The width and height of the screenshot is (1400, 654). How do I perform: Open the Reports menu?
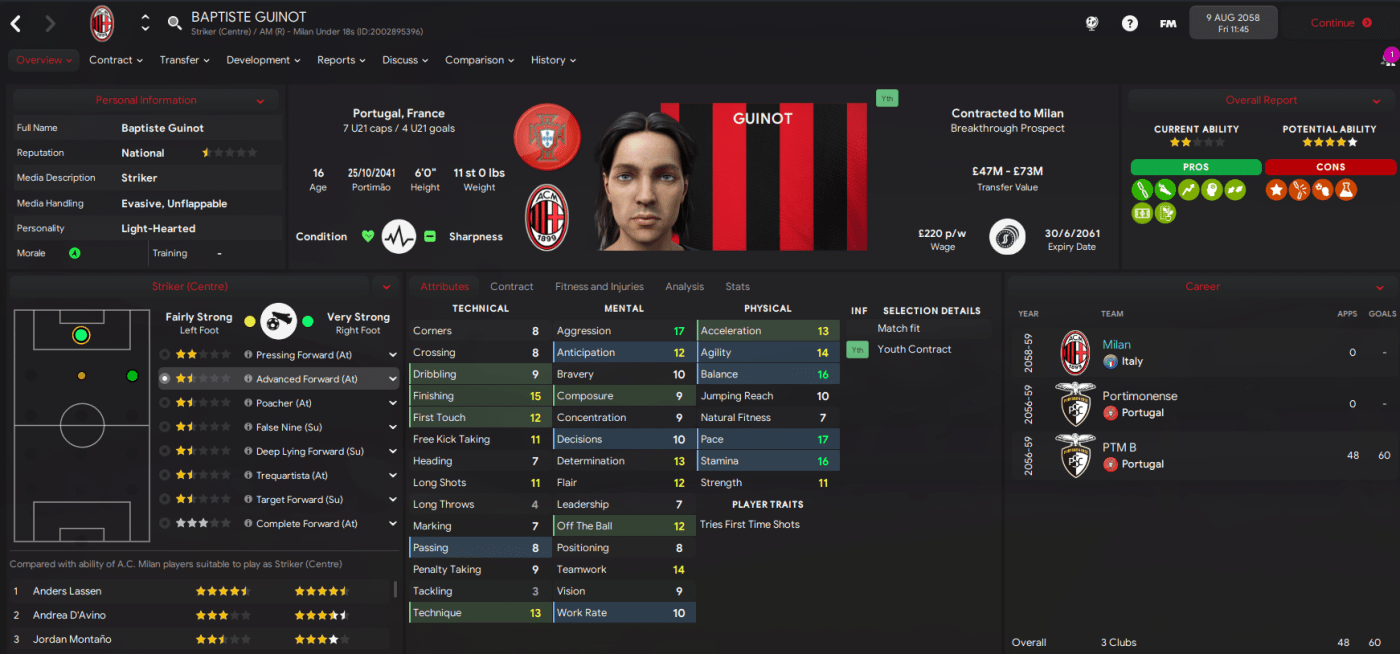[341, 60]
